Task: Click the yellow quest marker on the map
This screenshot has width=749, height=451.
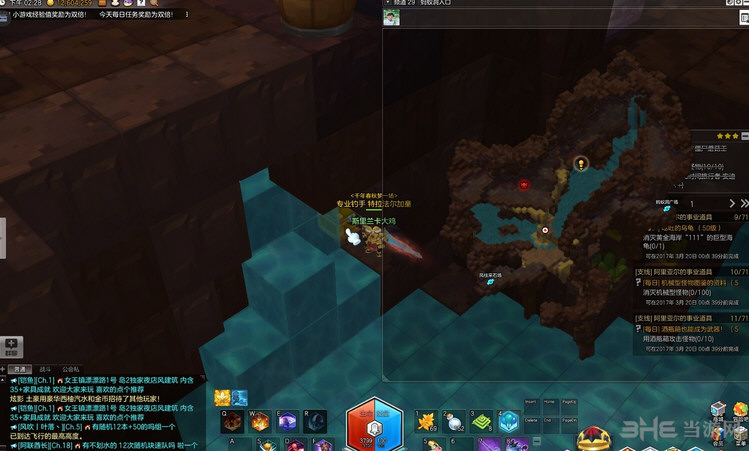Action: point(580,163)
